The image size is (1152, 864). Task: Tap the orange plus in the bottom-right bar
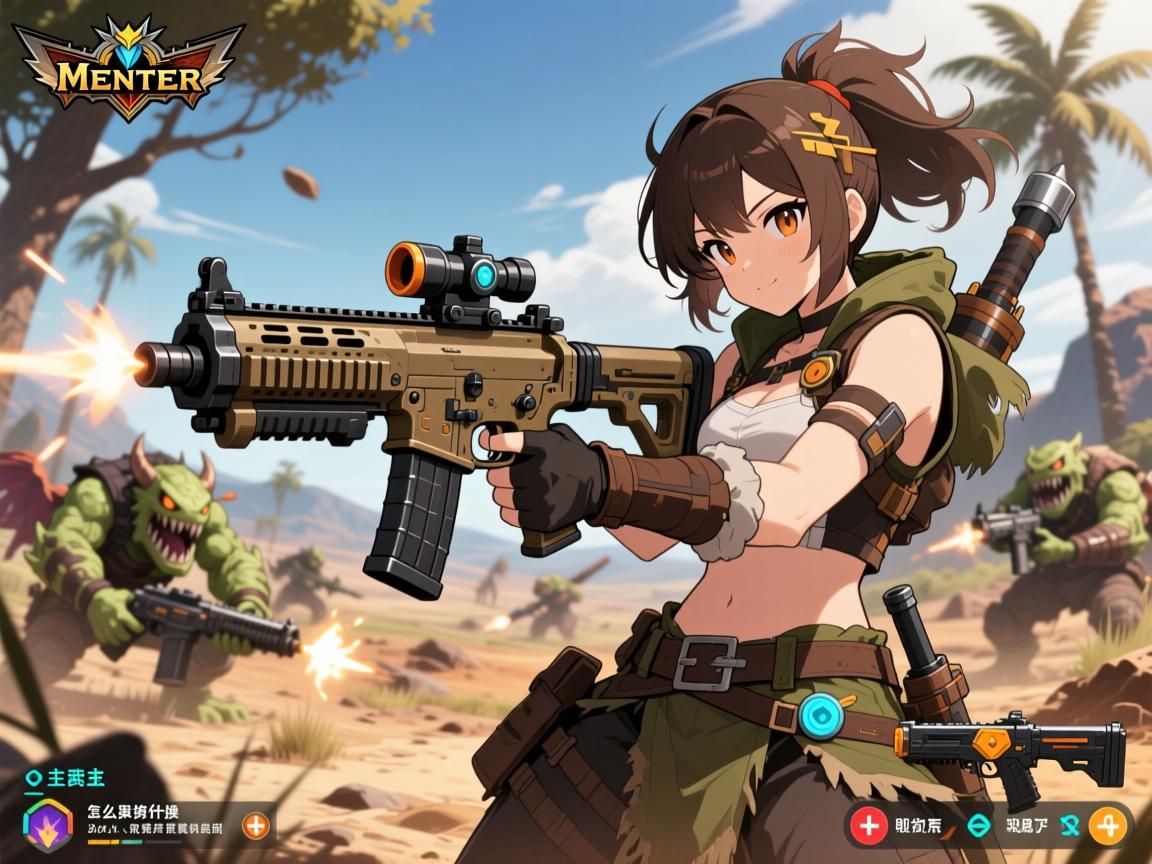pos(1107,826)
